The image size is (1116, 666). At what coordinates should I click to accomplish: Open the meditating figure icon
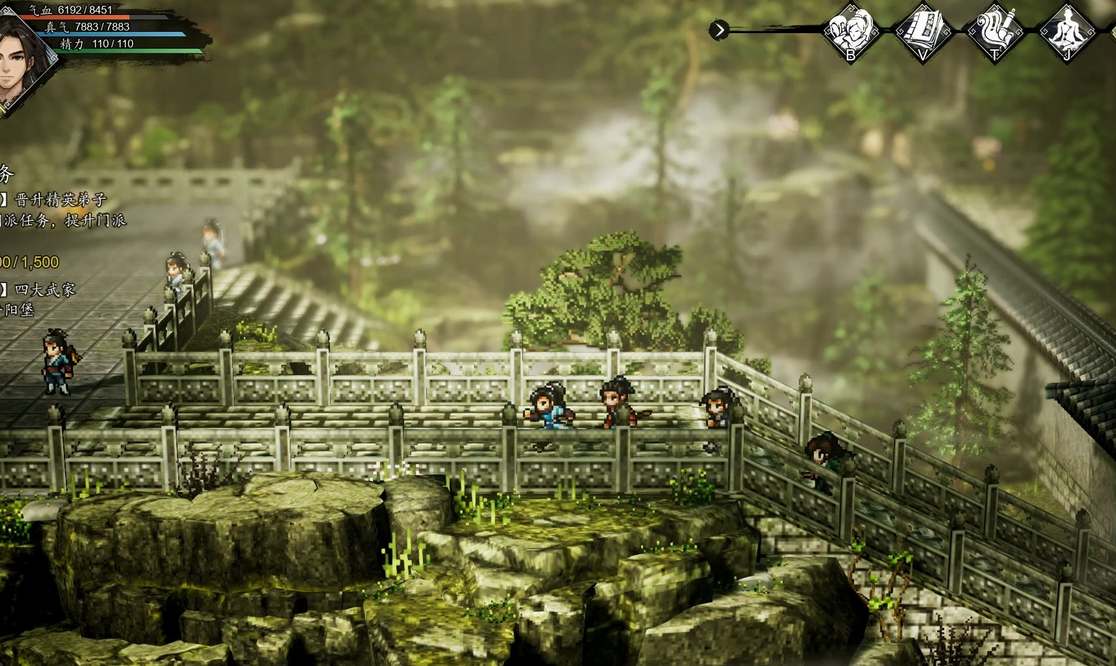click(1067, 30)
